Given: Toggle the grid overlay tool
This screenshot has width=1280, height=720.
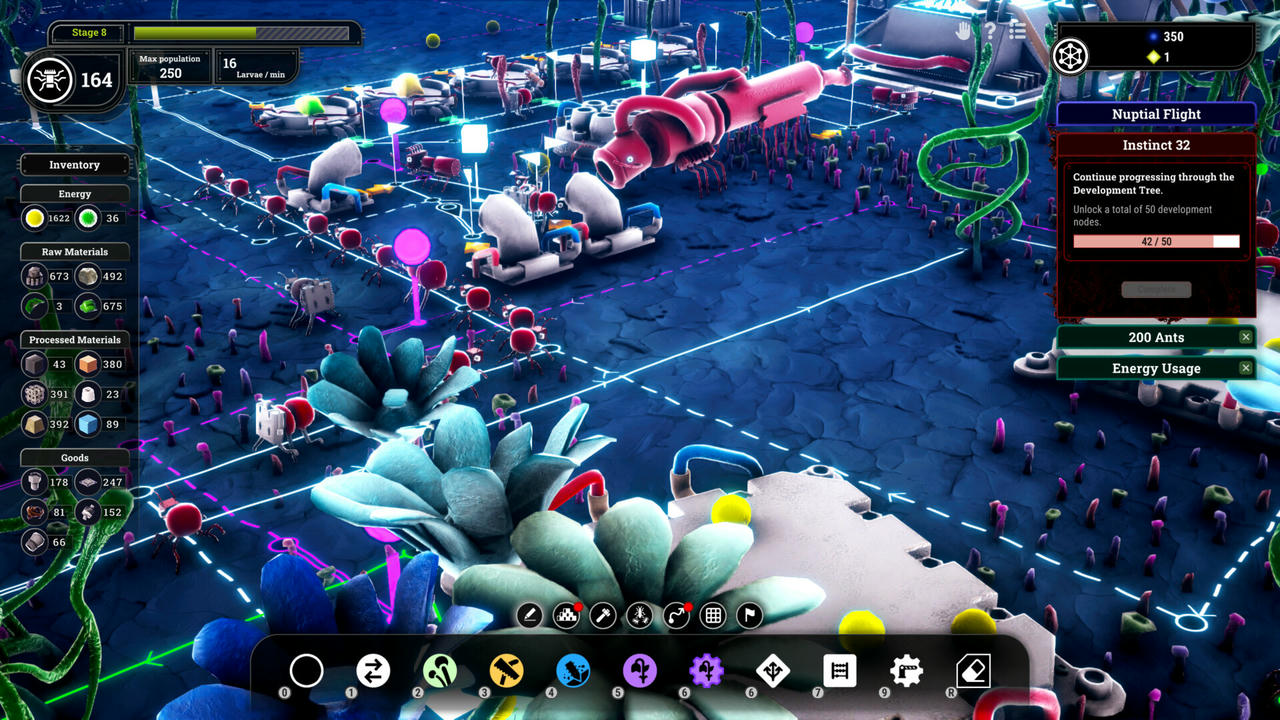Looking at the screenshot, I should 712,616.
